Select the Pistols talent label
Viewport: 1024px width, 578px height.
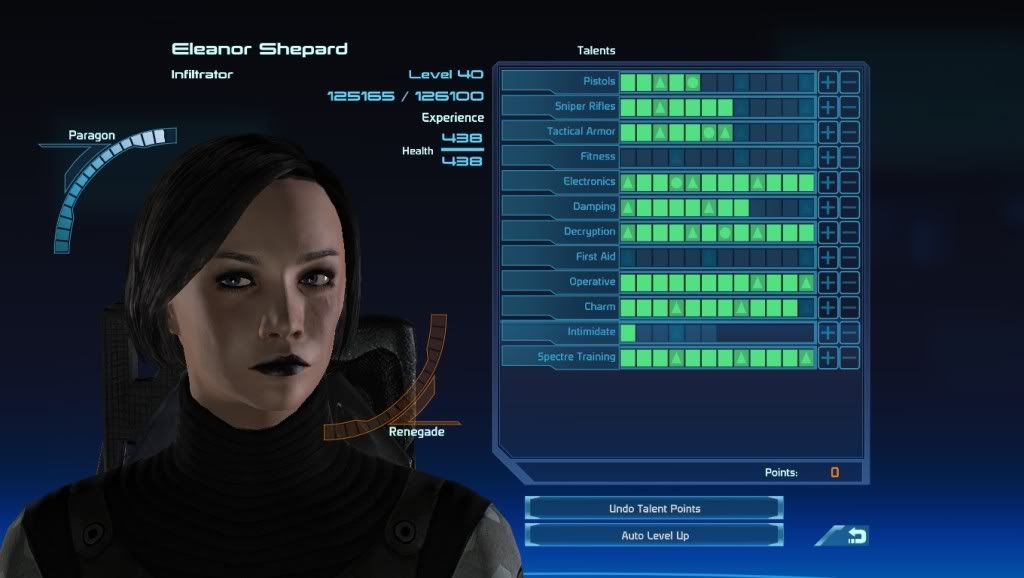pos(560,82)
